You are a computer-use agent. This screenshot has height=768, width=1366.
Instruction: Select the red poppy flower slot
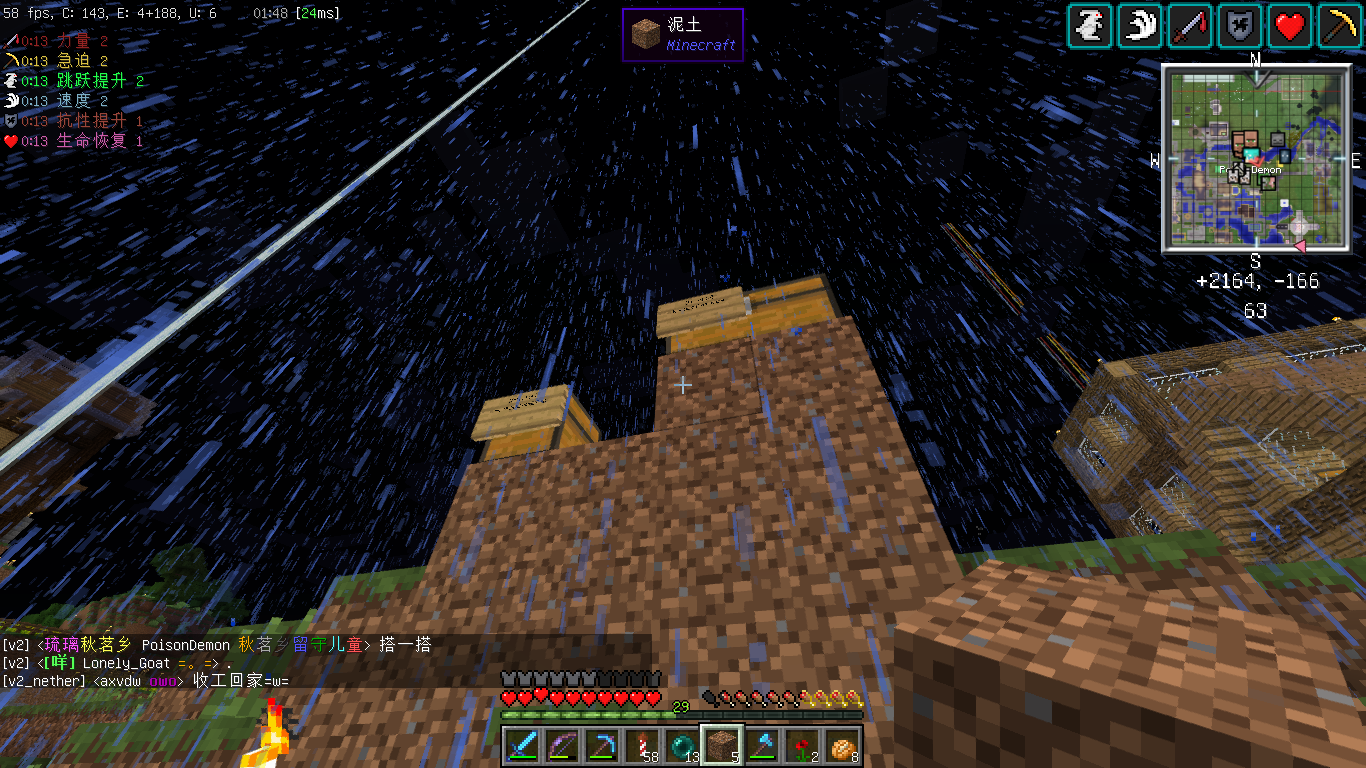point(802,746)
